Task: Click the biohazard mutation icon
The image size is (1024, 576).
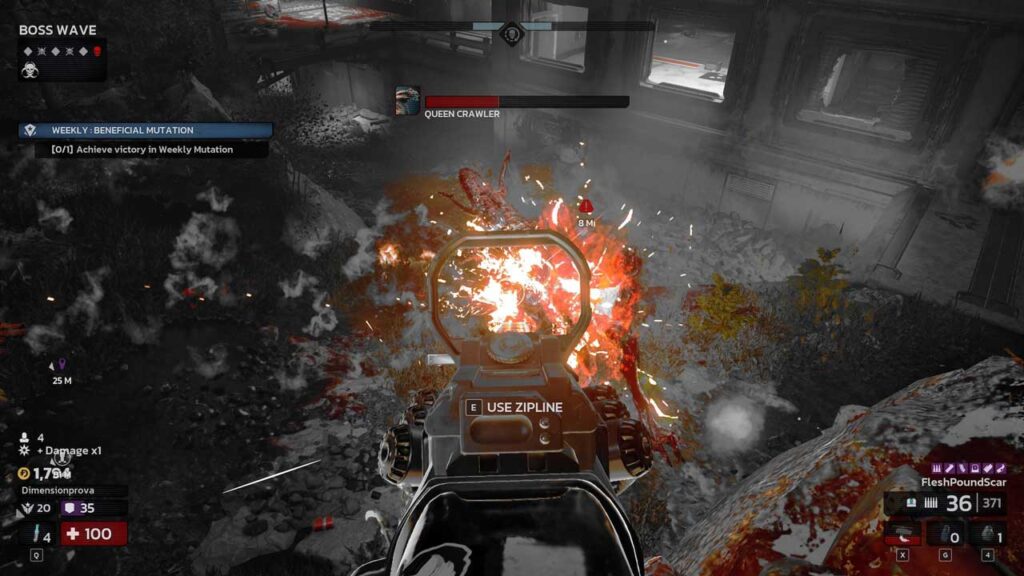Action: (x=30, y=70)
